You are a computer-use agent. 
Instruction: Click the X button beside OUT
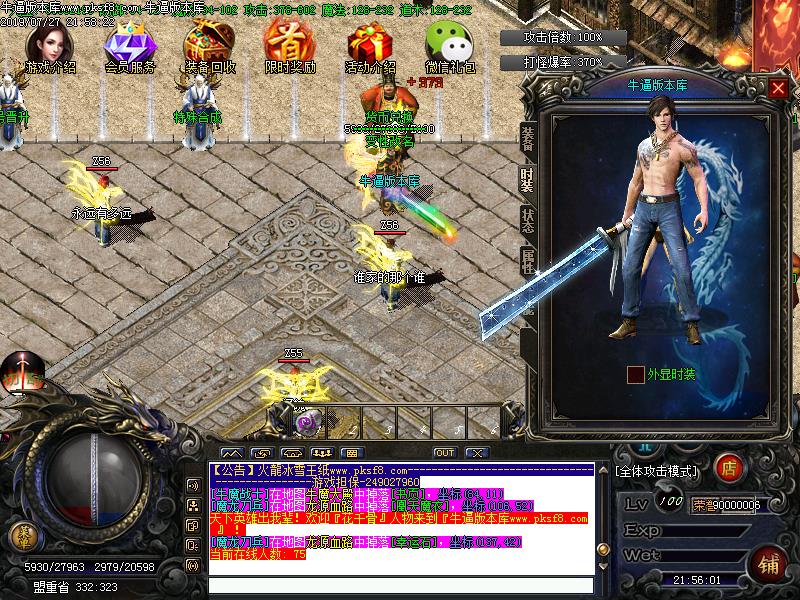pos(476,453)
